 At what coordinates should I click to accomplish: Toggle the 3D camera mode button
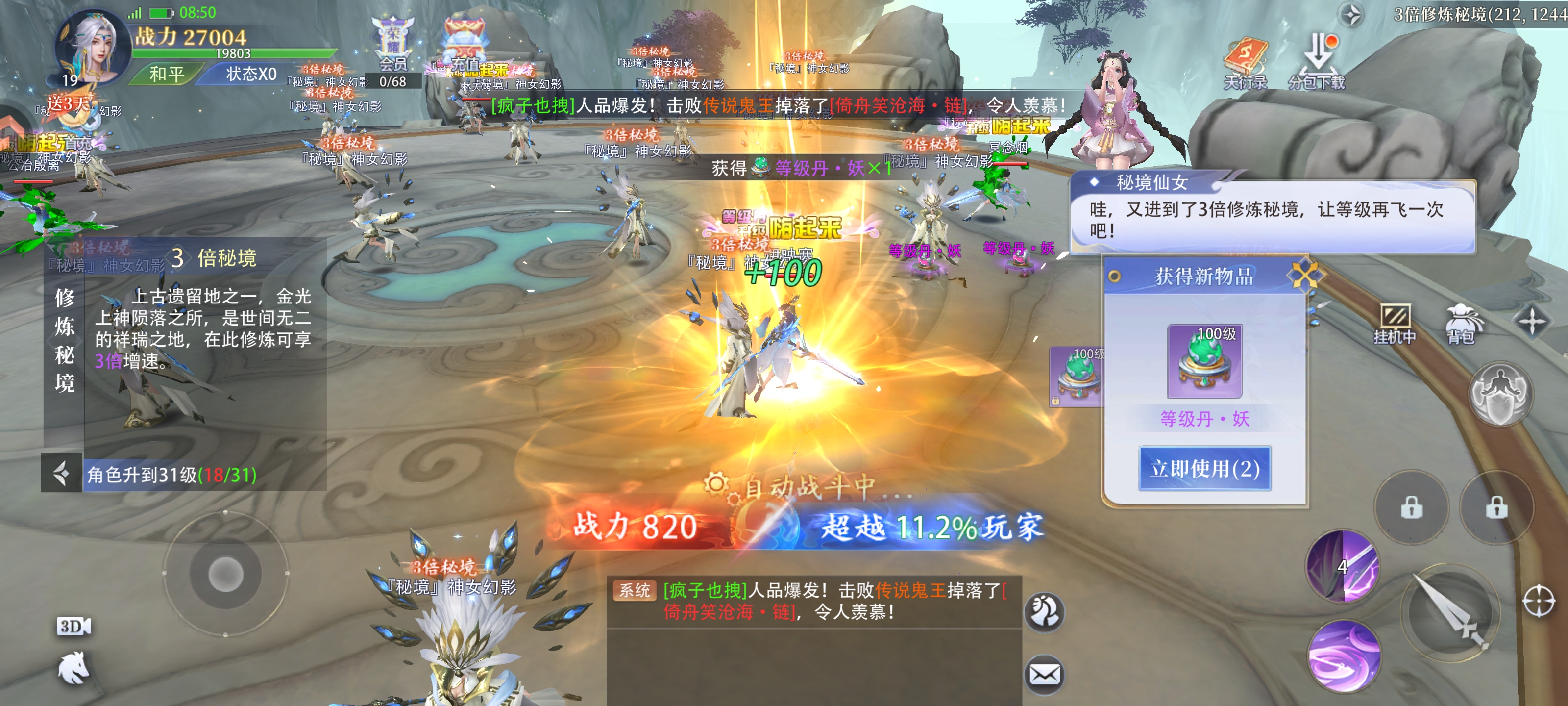tap(73, 626)
